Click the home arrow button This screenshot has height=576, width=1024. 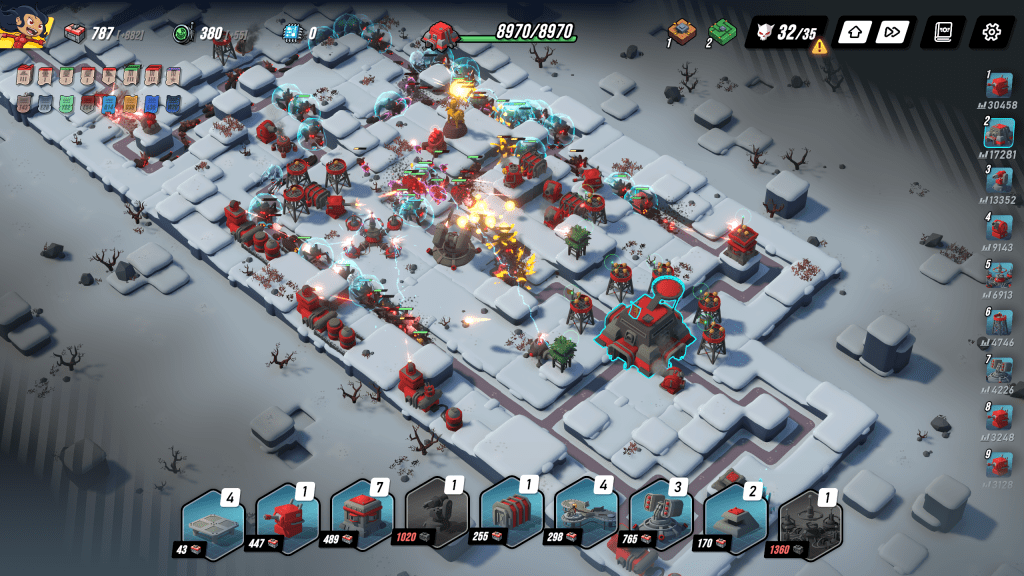(x=854, y=32)
